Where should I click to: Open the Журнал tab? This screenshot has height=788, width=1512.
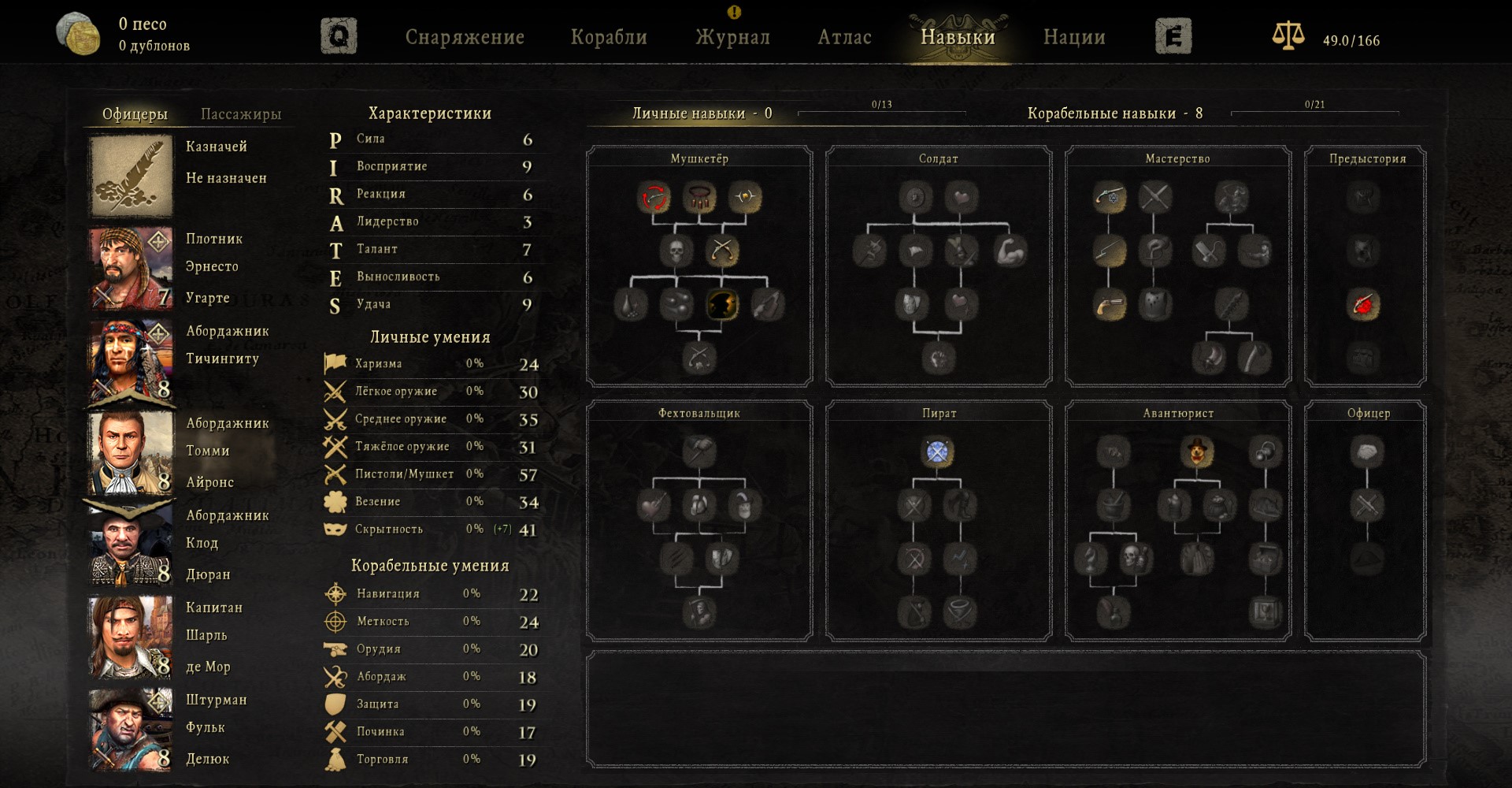[732, 37]
